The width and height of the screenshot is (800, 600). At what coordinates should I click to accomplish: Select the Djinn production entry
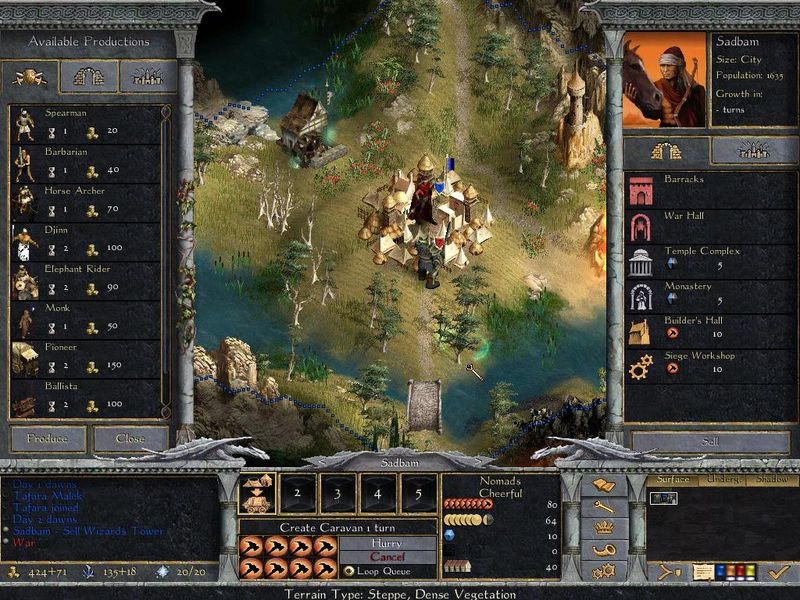tap(85, 240)
